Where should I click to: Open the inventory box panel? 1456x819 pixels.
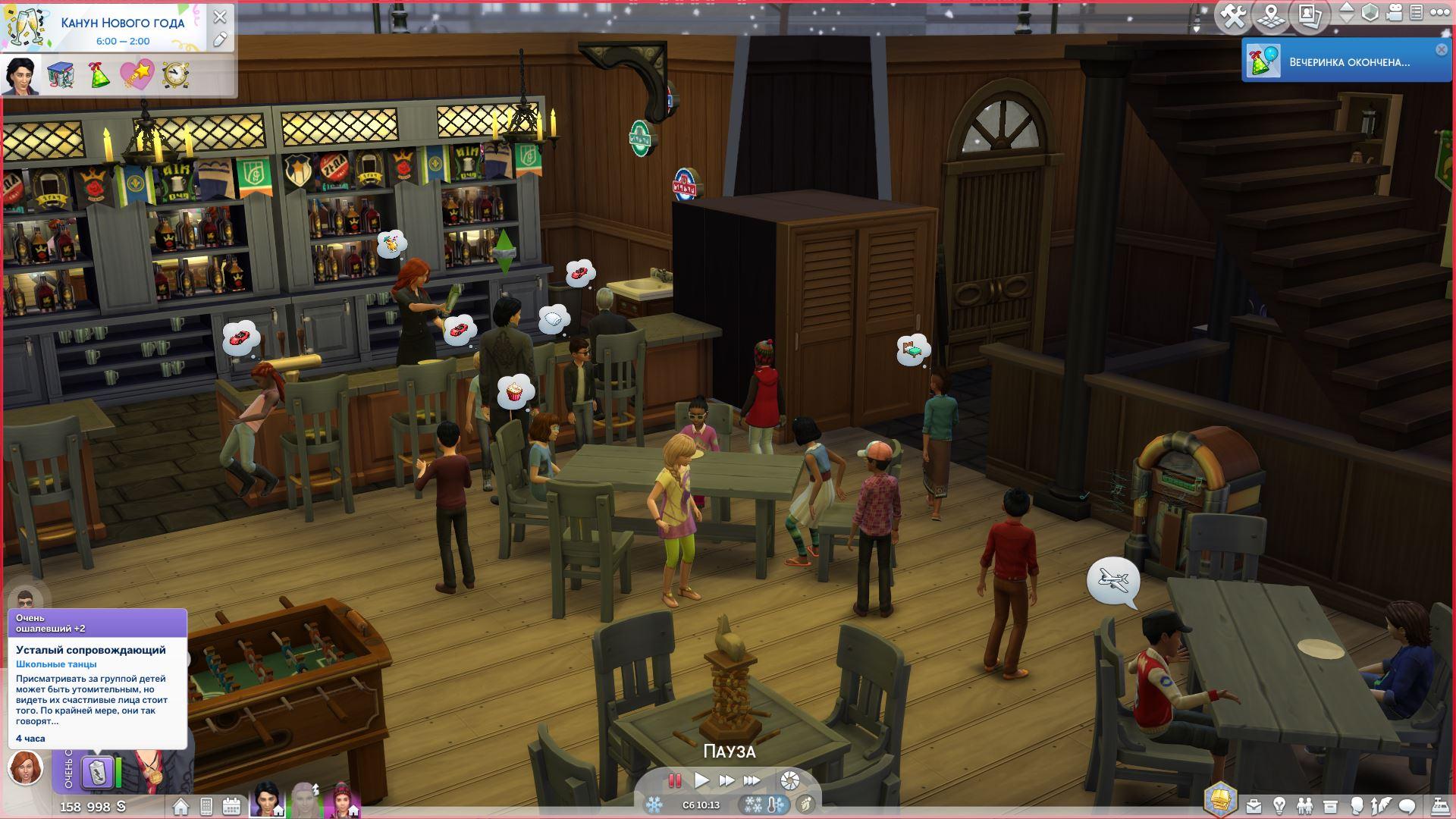[x=1330, y=805]
